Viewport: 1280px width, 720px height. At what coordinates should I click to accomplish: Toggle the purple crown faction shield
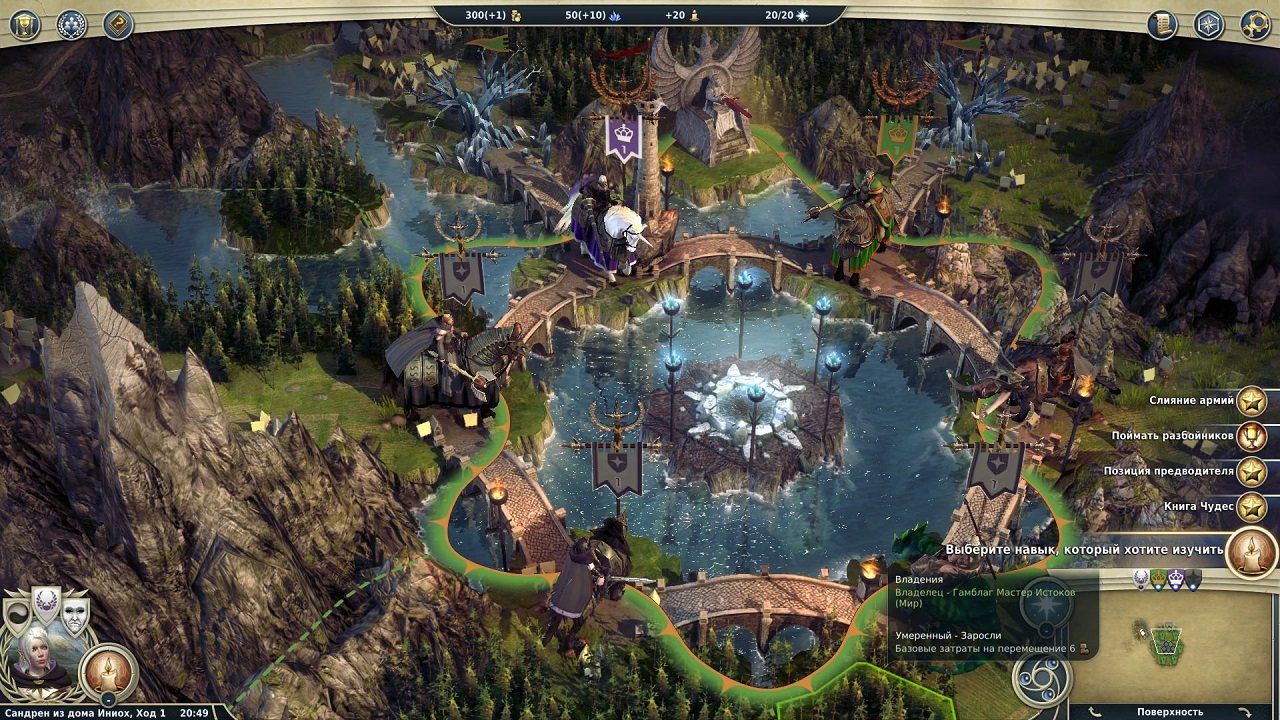pos(1175,580)
